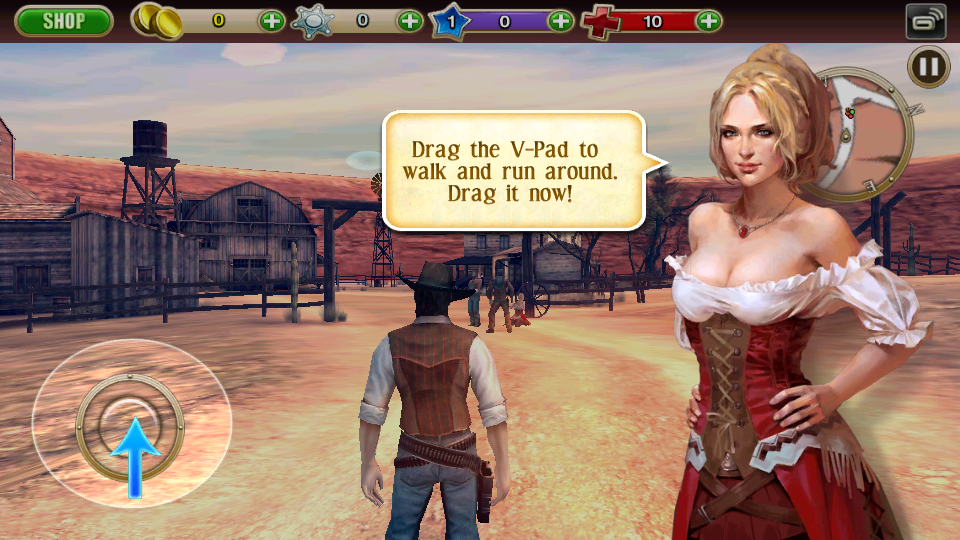
Task: Tap the tutorial speech bubble to continue
Action: (x=512, y=170)
